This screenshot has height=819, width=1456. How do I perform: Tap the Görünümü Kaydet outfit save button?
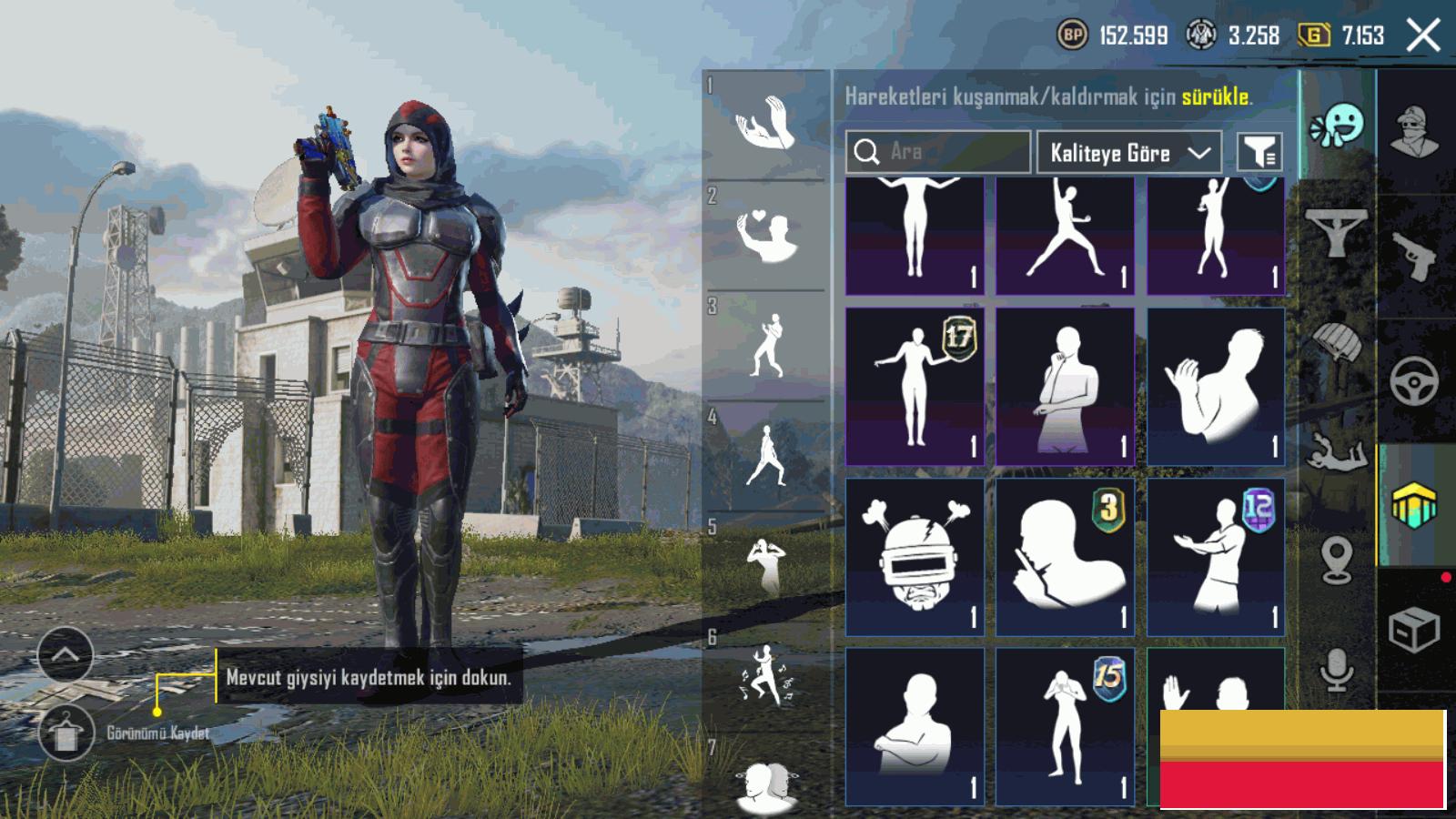(66, 733)
